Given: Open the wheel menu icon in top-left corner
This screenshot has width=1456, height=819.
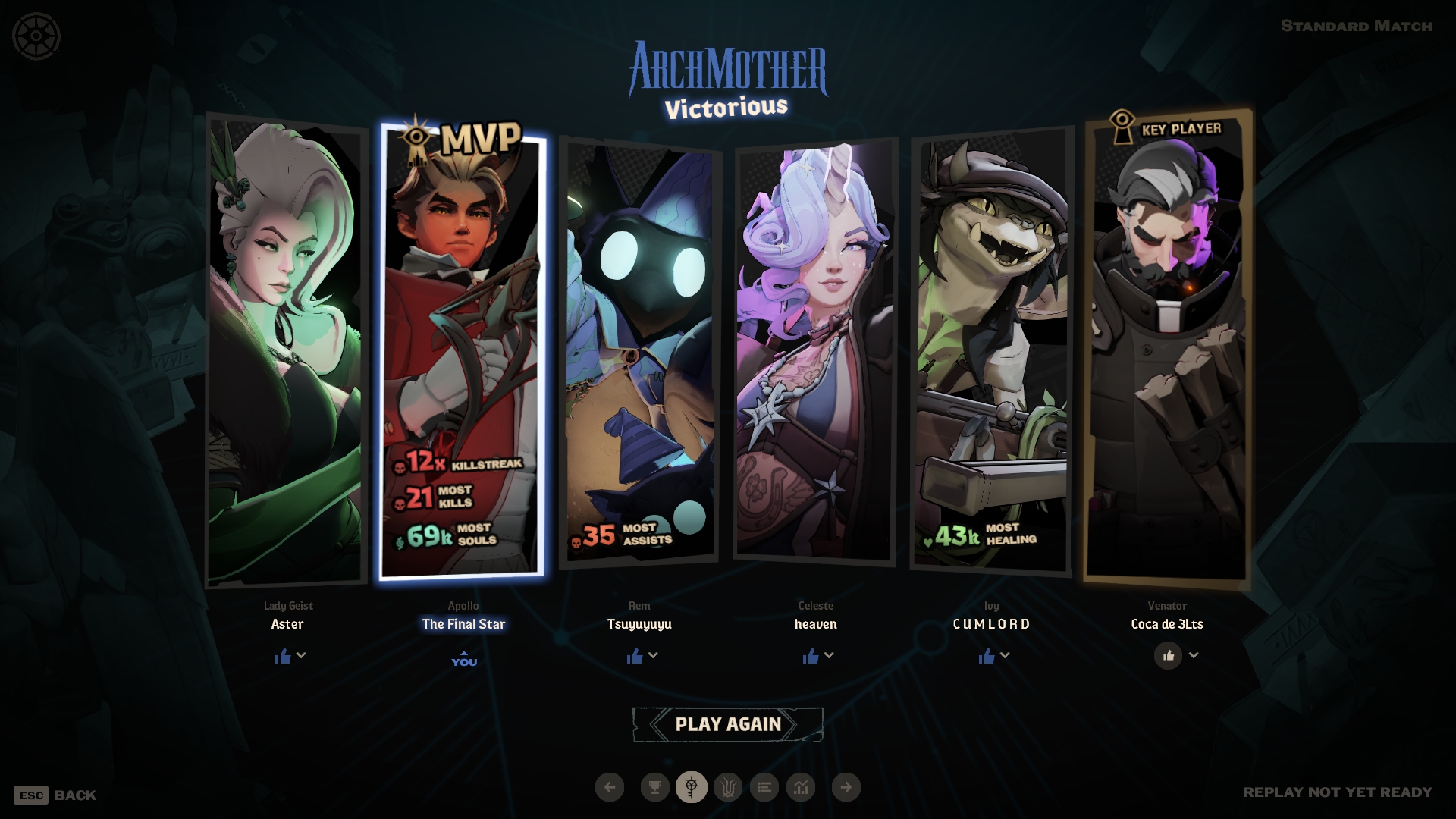Looking at the screenshot, I should coord(36,36).
